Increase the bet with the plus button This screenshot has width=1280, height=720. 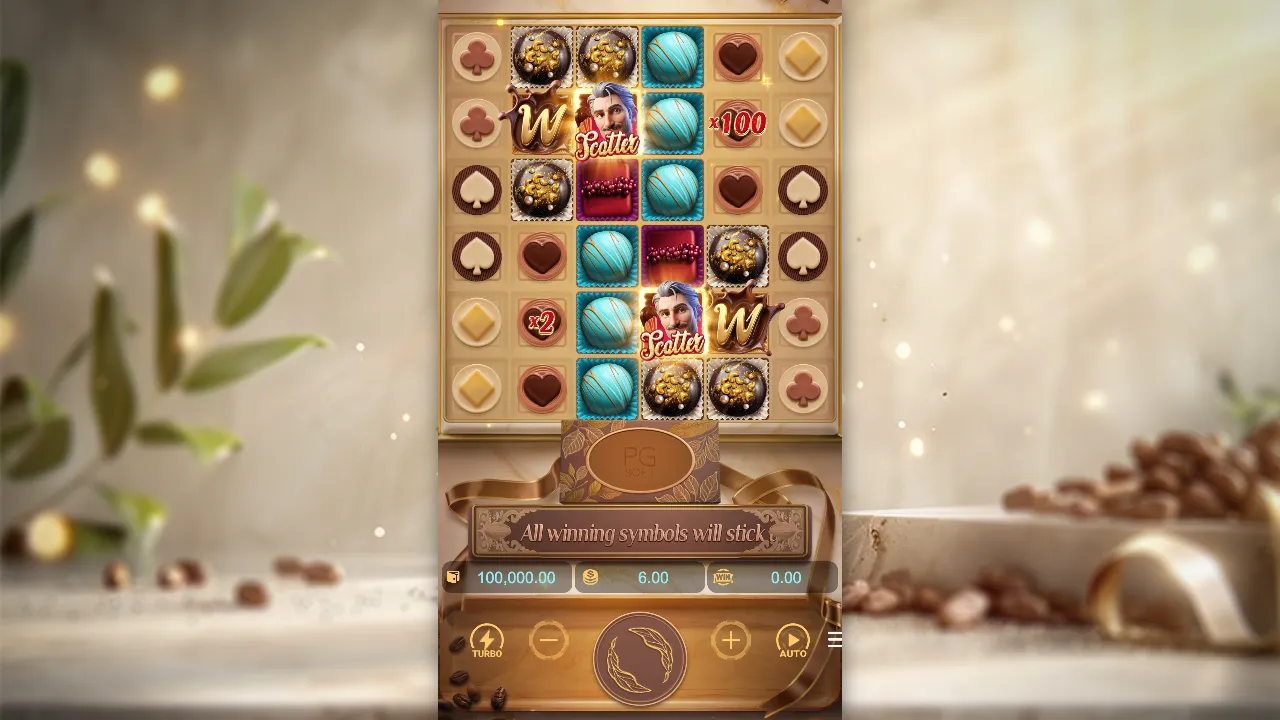[730, 640]
